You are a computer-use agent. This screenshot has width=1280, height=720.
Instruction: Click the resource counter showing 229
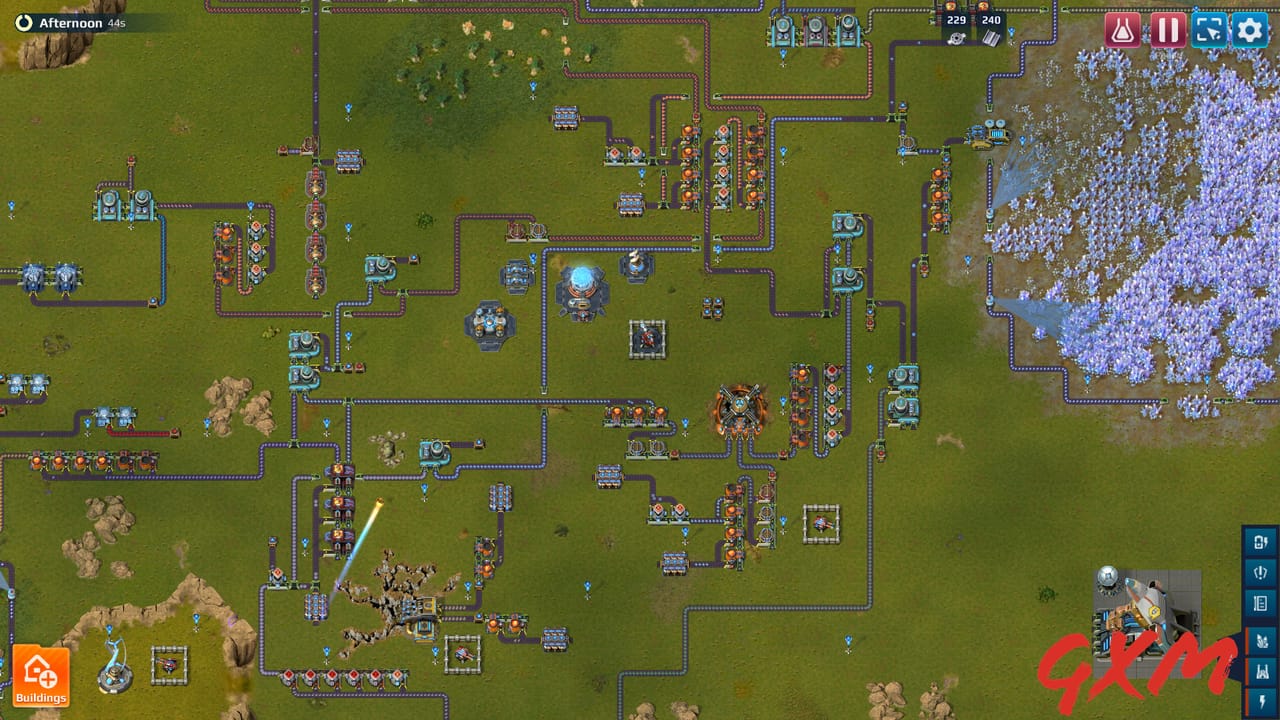click(956, 19)
